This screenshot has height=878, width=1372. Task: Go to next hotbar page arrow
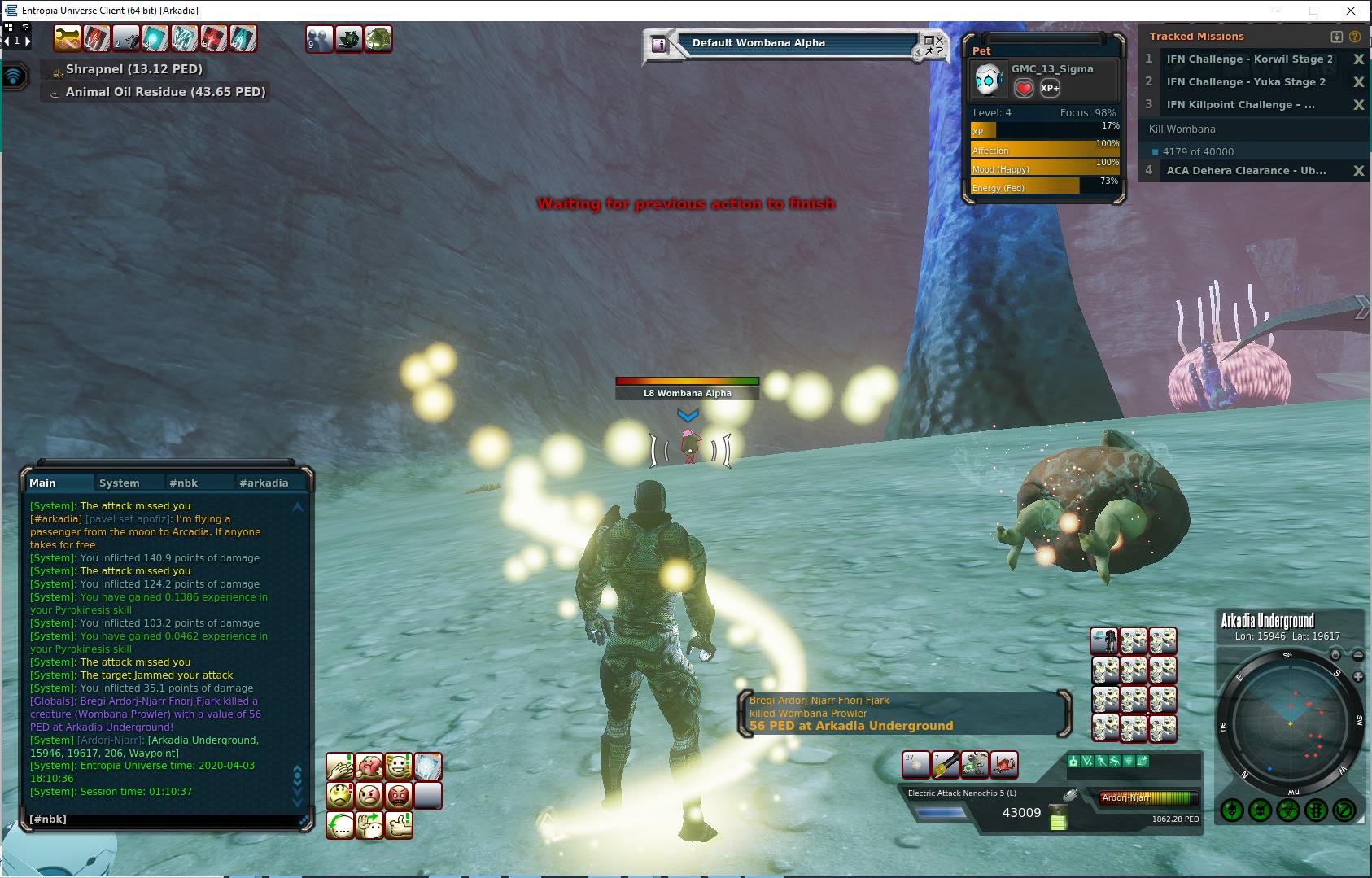[x=28, y=40]
